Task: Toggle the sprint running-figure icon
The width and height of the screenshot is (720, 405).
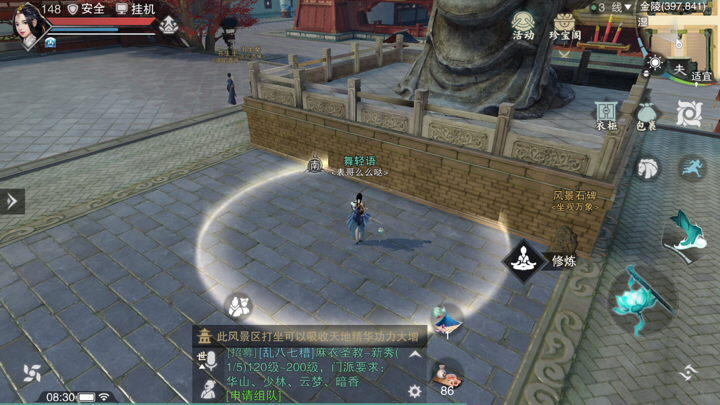Action: click(691, 167)
